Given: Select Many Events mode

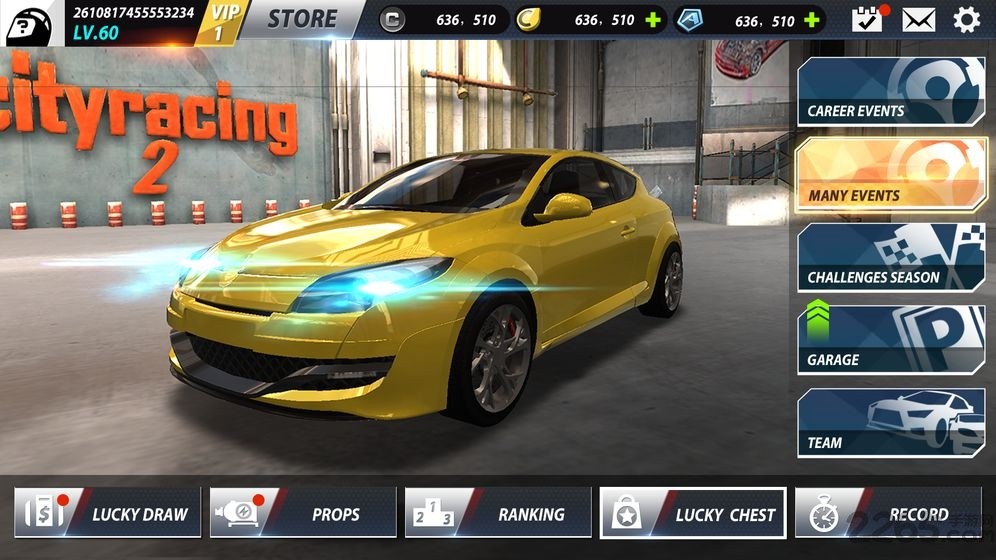Looking at the screenshot, I should (891, 175).
